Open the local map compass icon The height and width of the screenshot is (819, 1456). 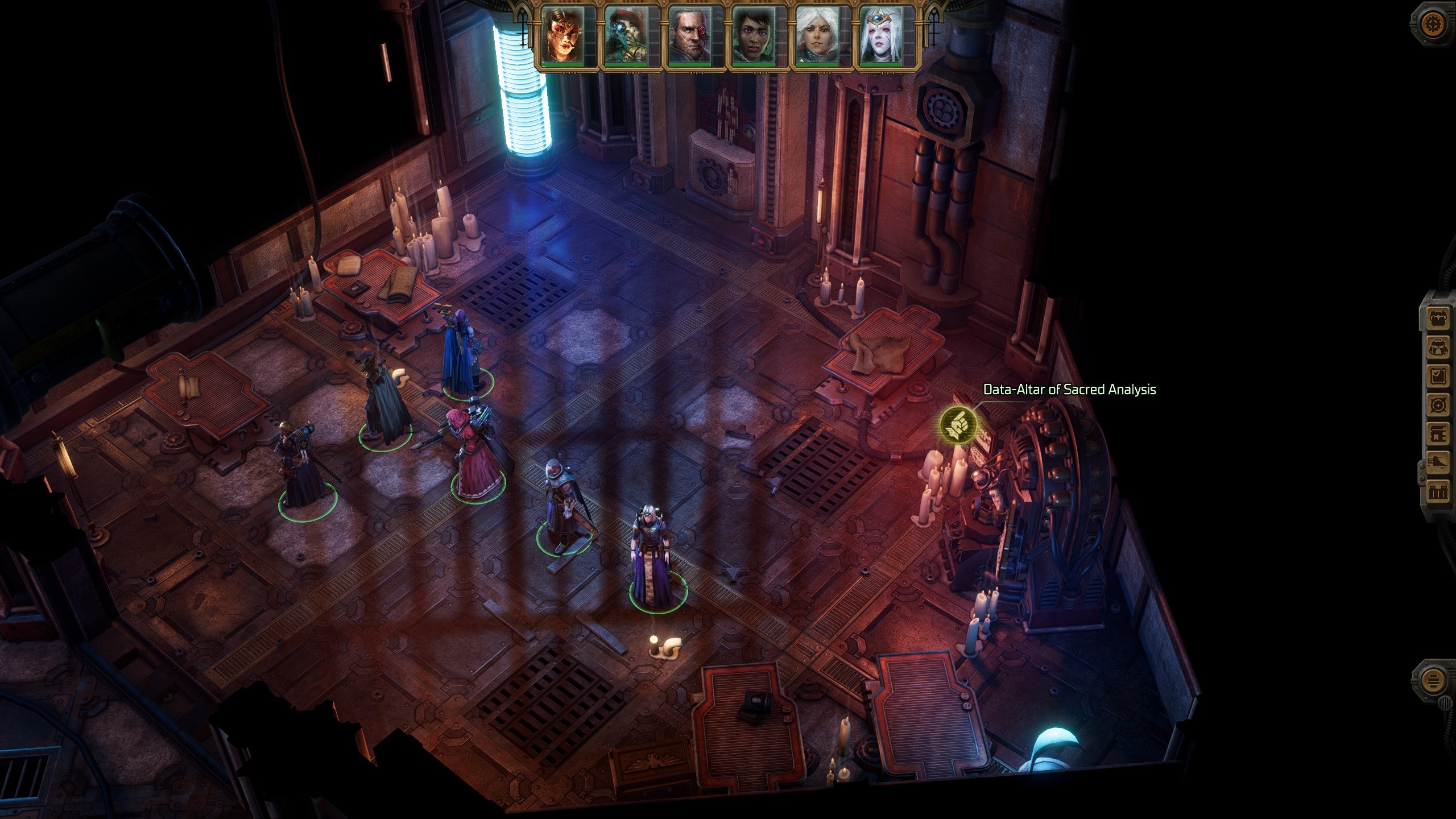click(x=1438, y=405)
